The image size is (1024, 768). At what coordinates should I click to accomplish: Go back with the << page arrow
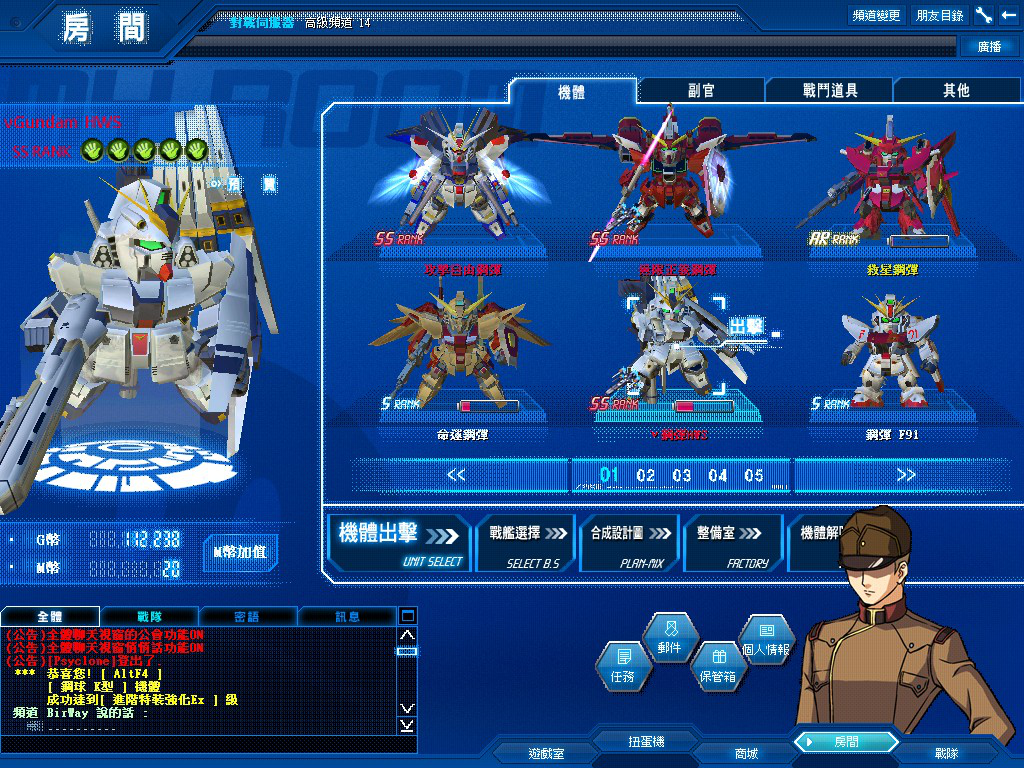[x=457, y=475]
